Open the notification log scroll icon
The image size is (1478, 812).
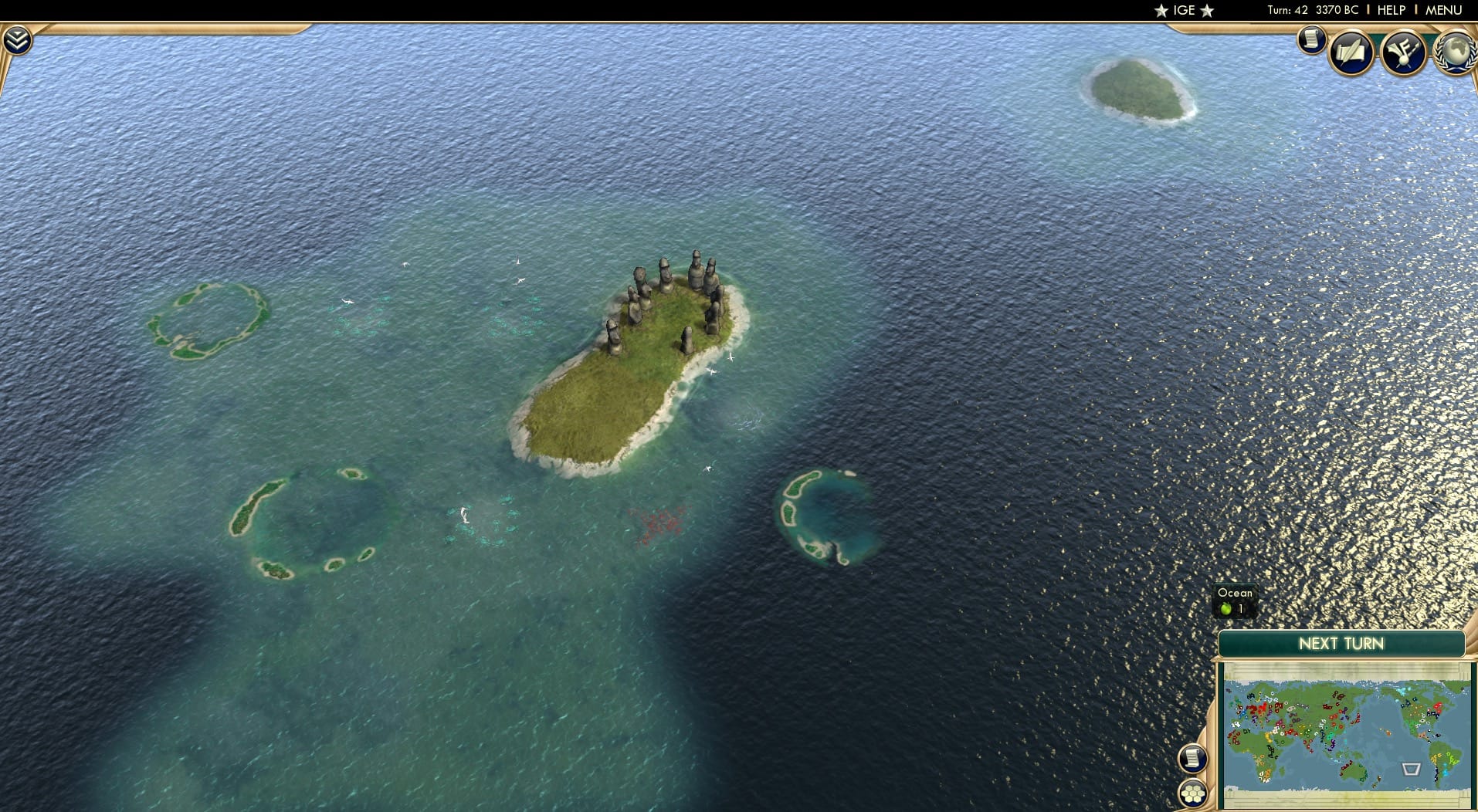coord(1313,40)
